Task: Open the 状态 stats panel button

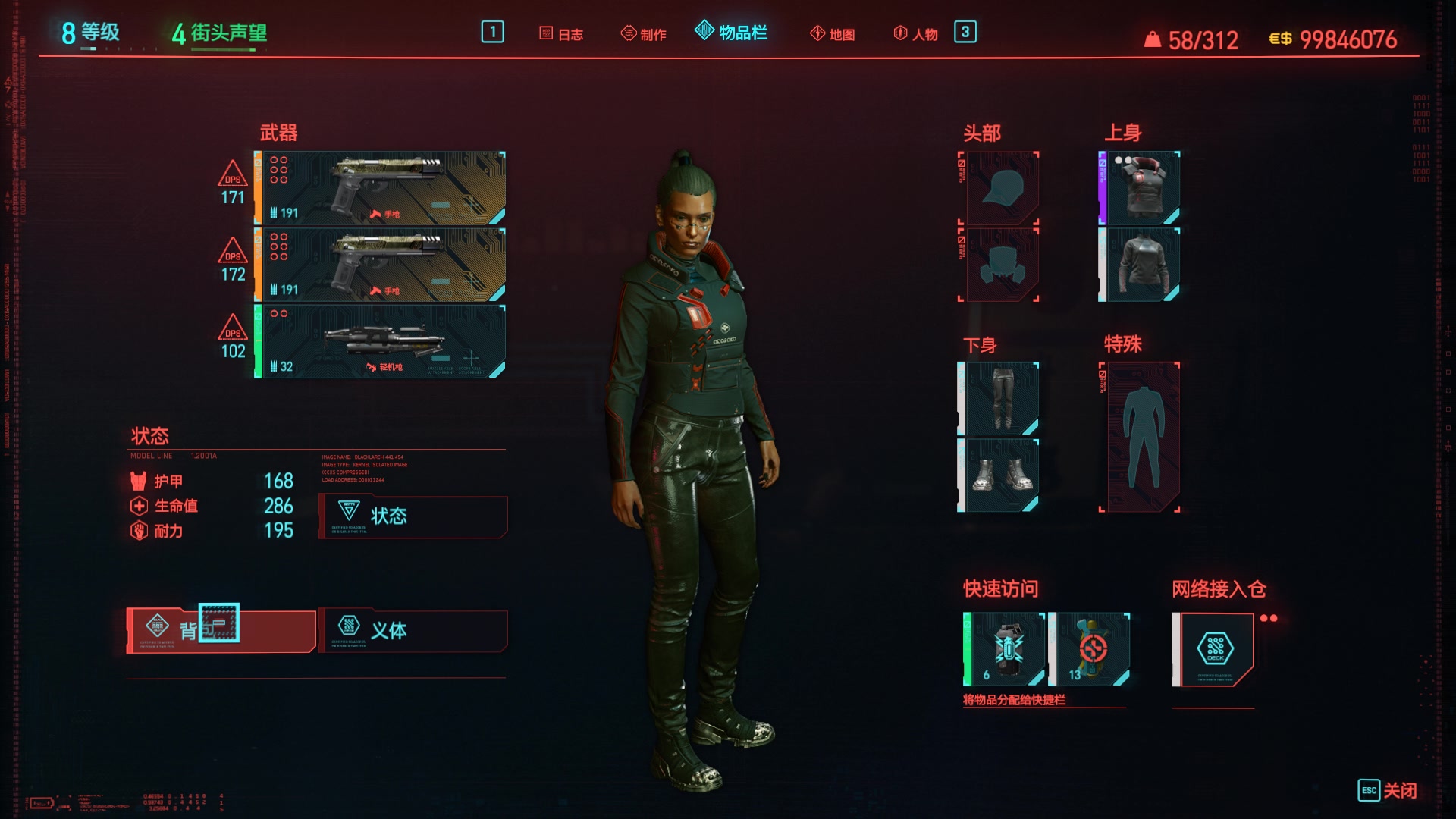Action: (x=413, y=516)
